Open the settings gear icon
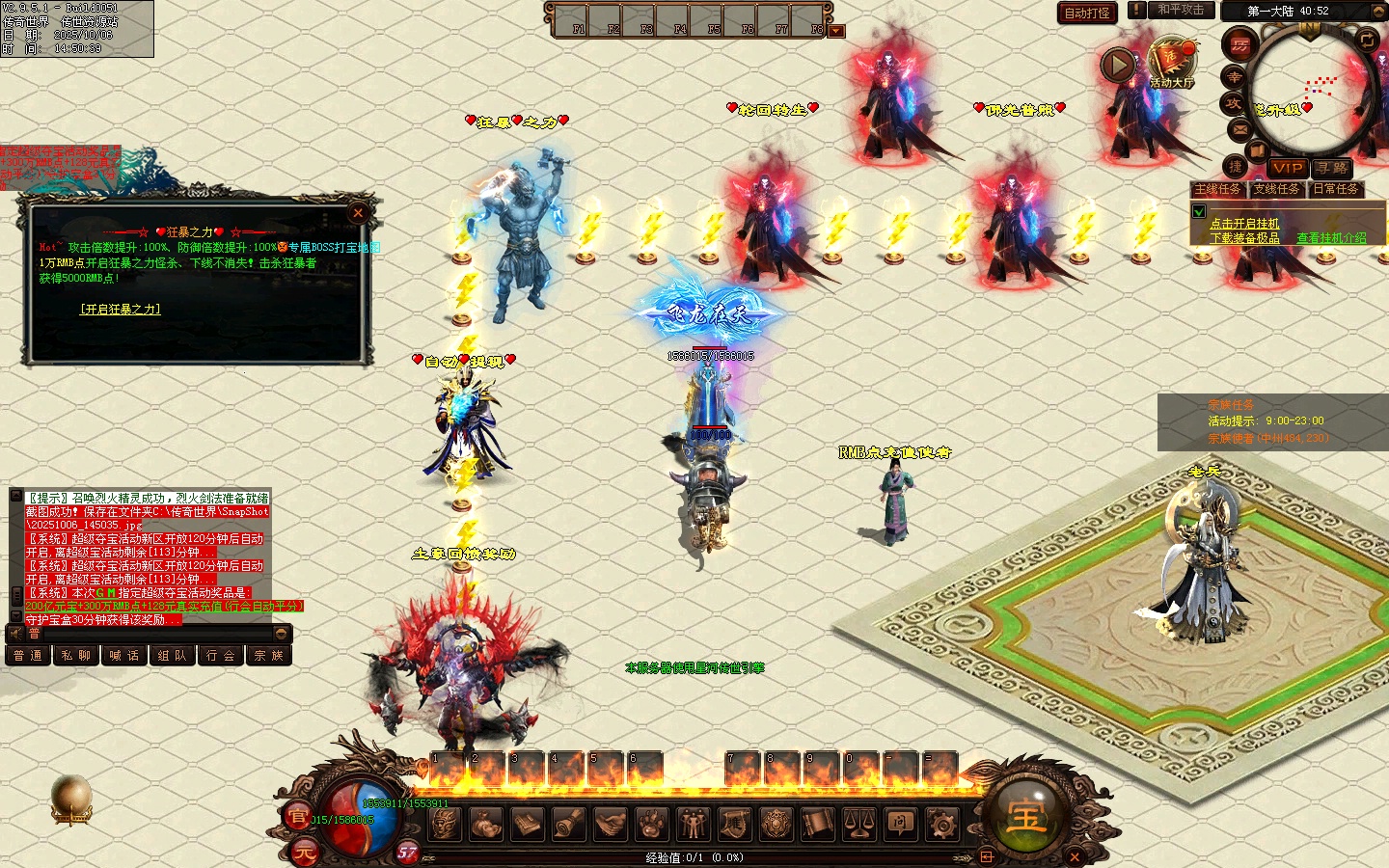 pos(941,824)
